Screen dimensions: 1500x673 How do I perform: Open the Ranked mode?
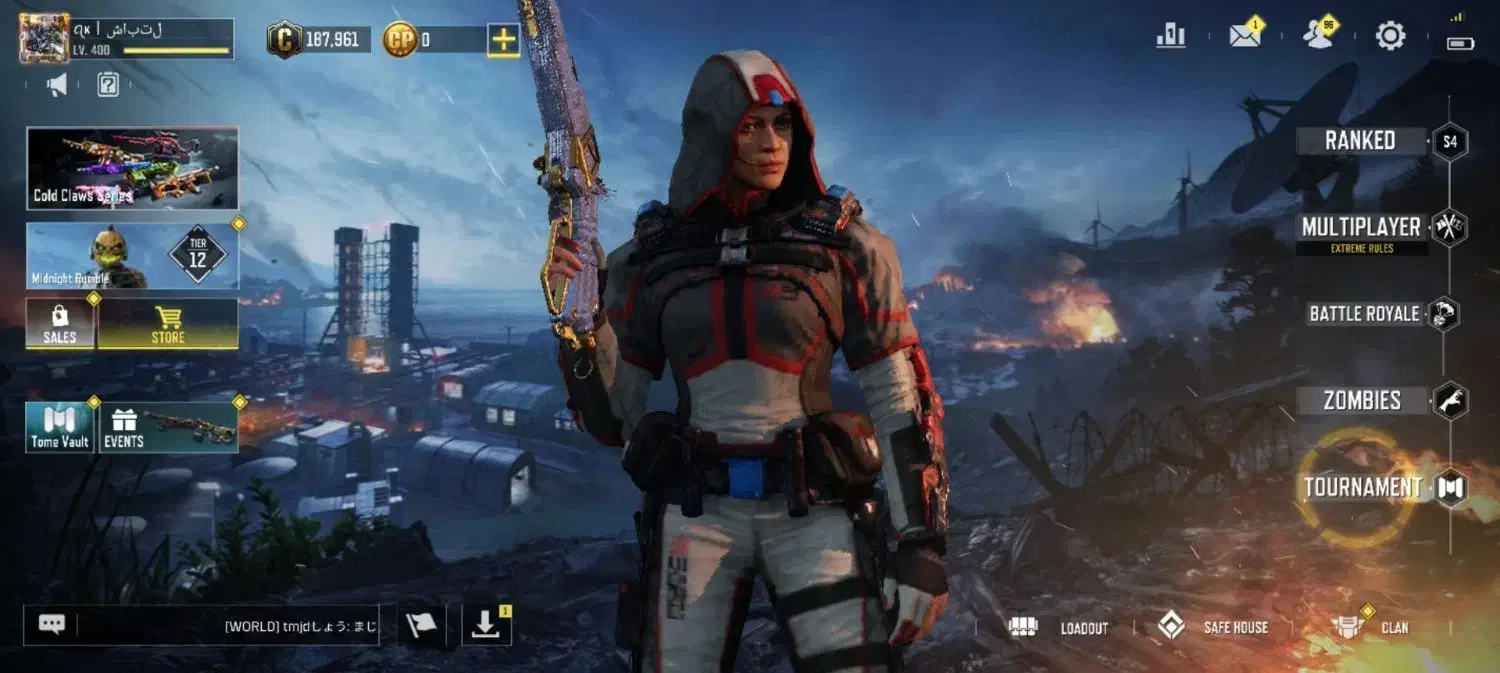coord(1360,141)
